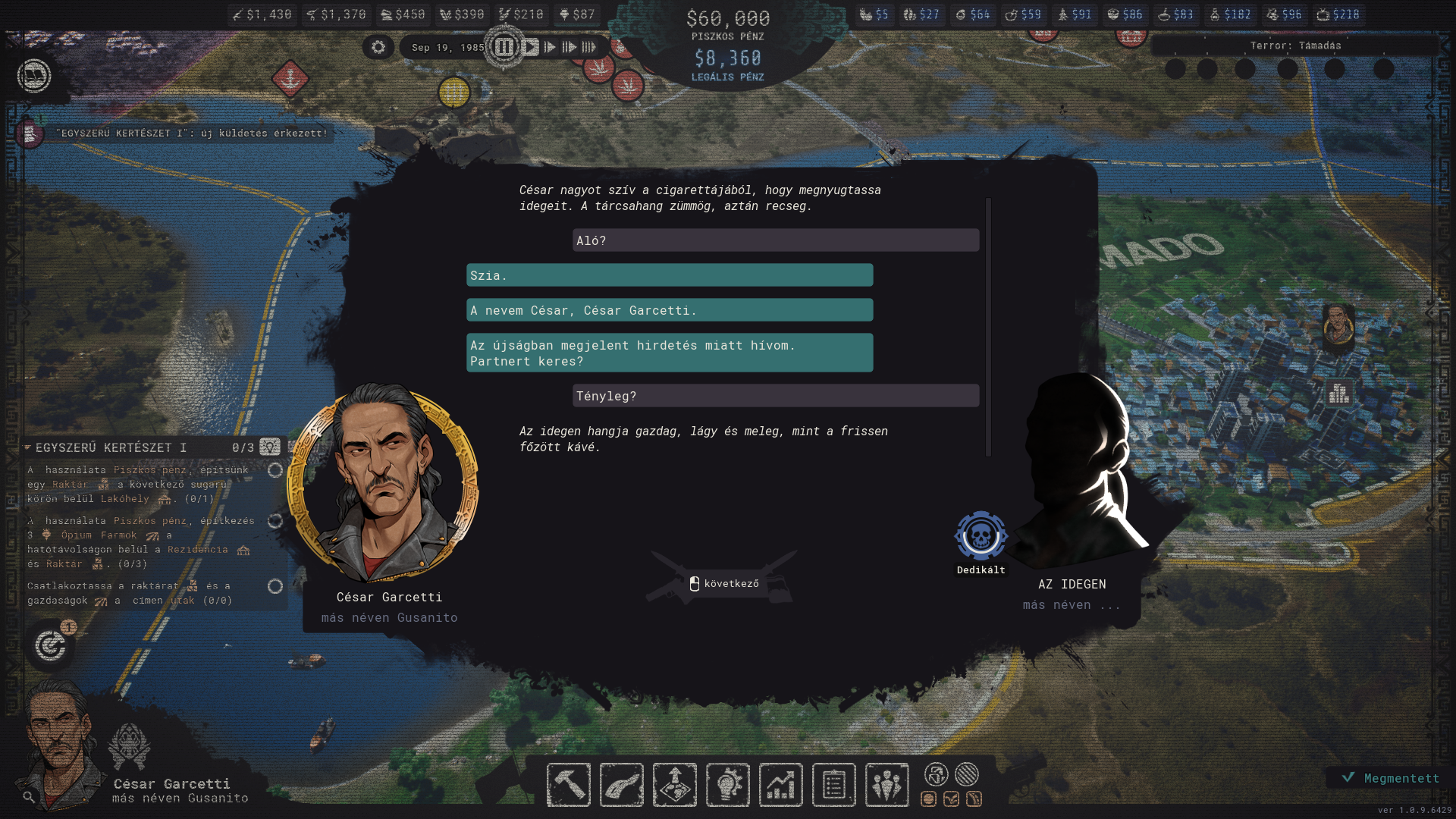1456x819 pixels.
Task: Click the Dedikált skull badge
Action: coord(981,536)
